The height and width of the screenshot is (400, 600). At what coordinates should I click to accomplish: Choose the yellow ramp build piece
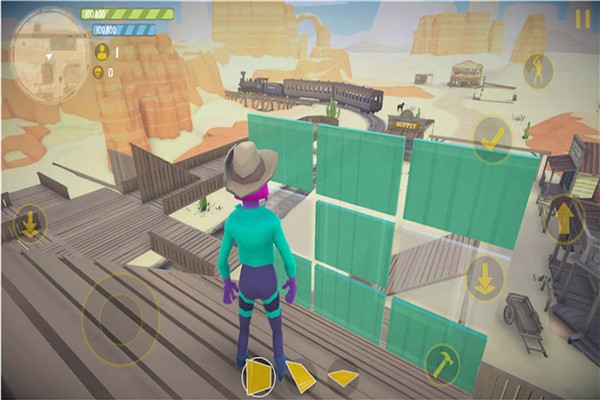point(300,376)
